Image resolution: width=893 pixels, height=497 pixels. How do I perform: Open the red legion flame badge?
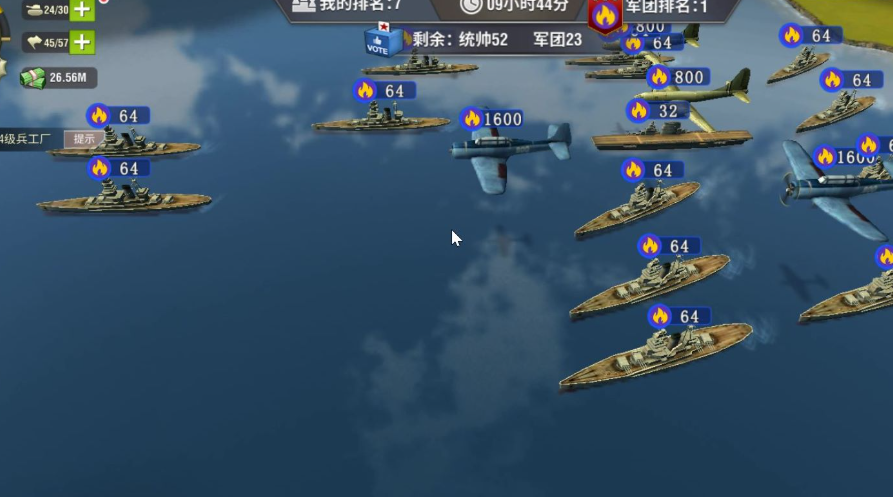tap(604, 16)
